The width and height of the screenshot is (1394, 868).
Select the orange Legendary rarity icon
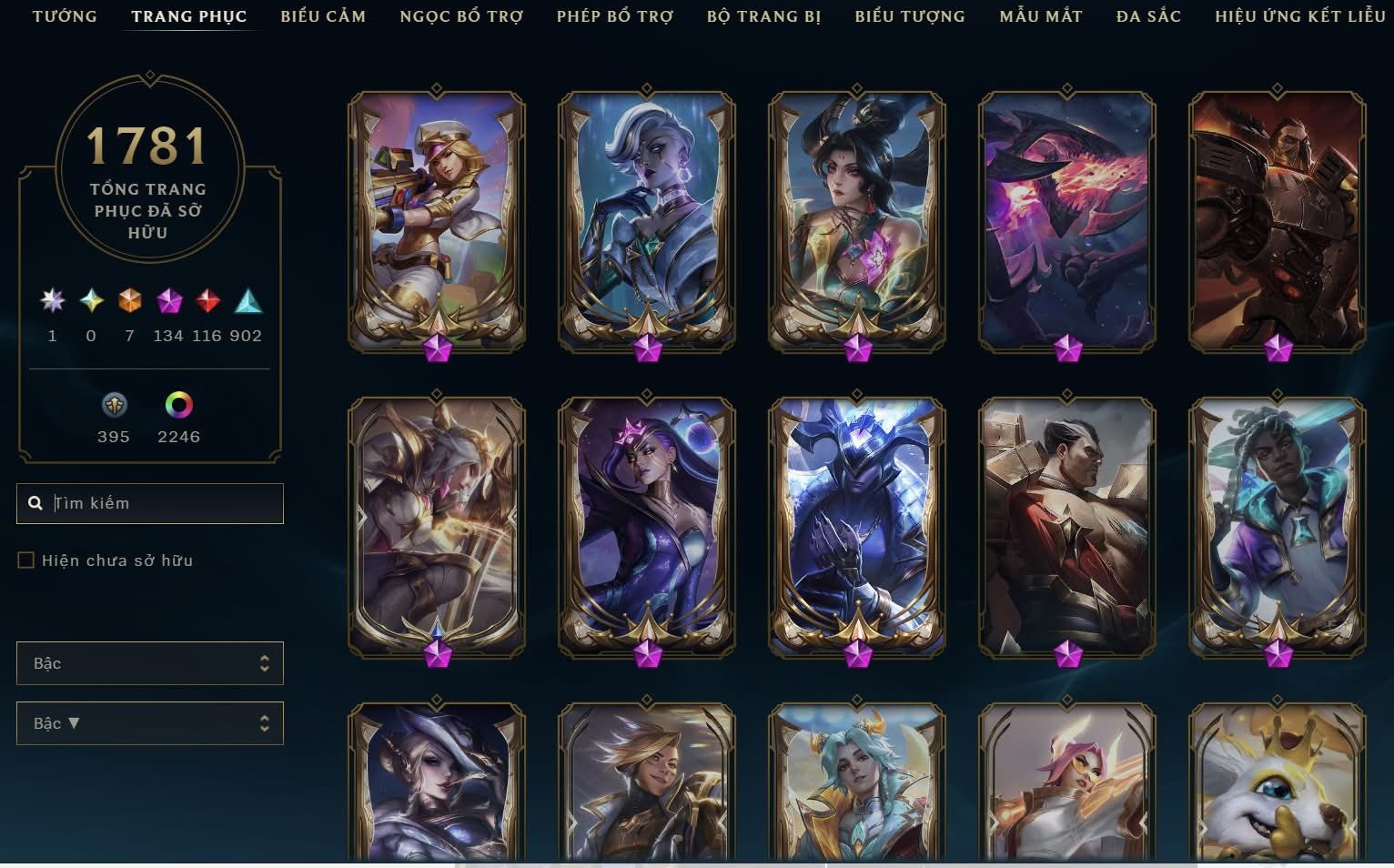[127, 302]
